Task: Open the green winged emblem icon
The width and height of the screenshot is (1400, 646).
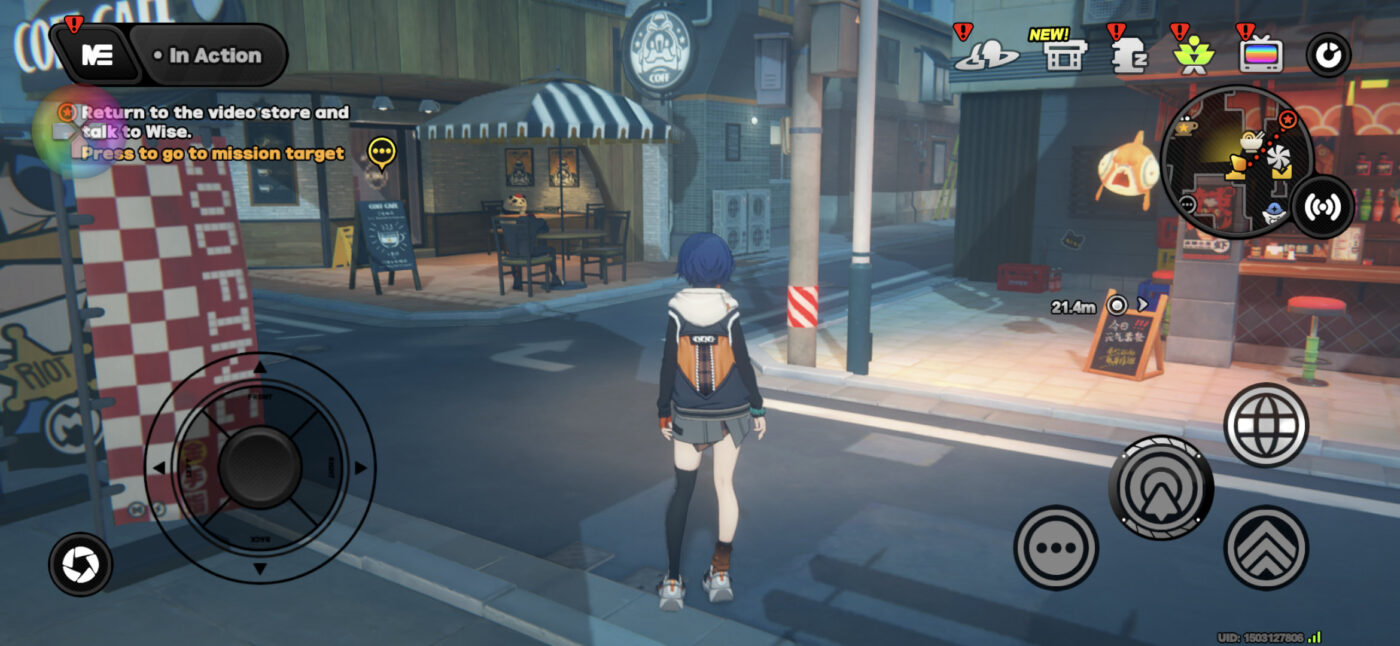Action: (1191, 56)
